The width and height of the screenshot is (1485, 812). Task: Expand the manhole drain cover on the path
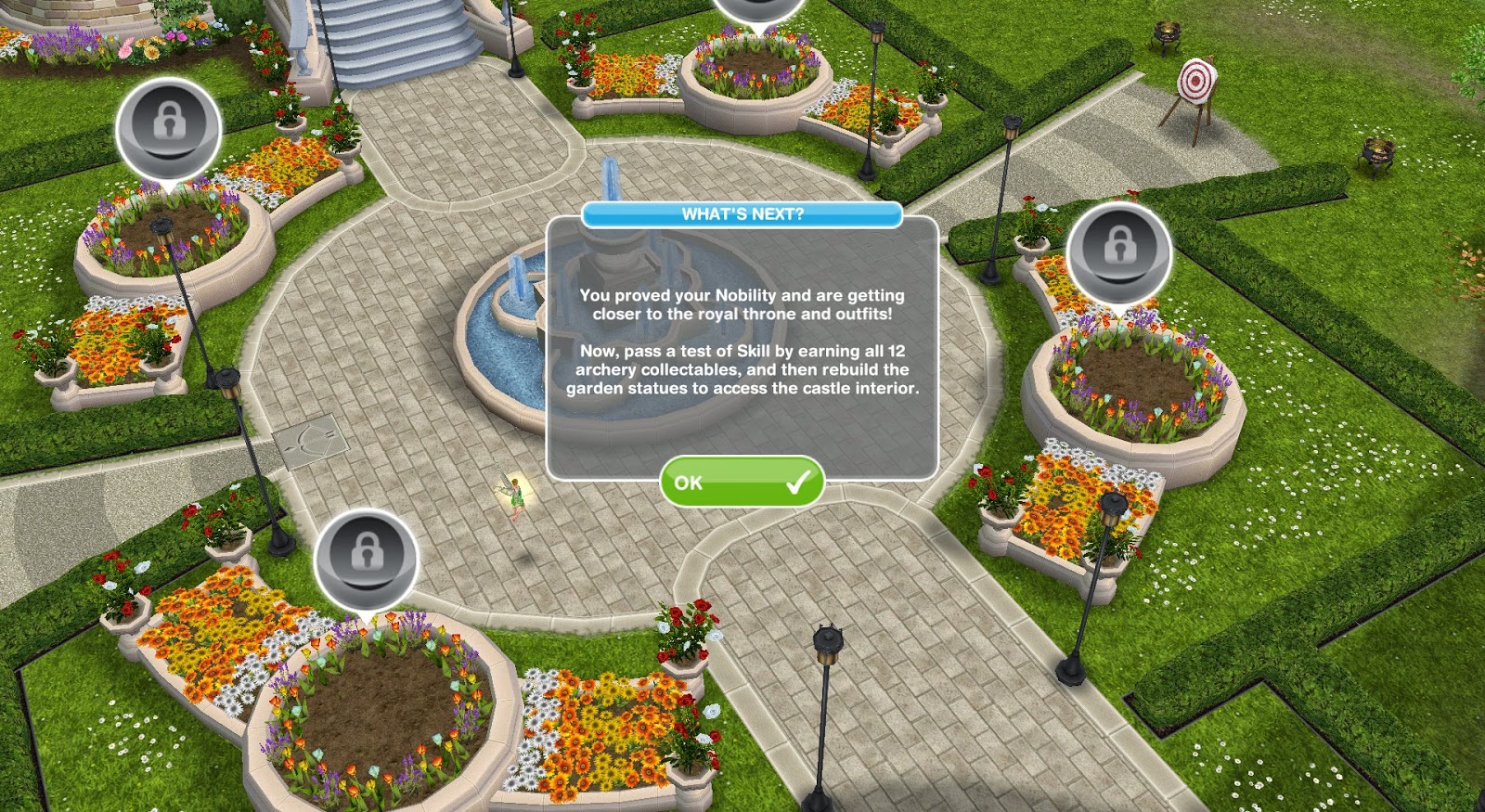pyautogui.click(x=309, y=443)
